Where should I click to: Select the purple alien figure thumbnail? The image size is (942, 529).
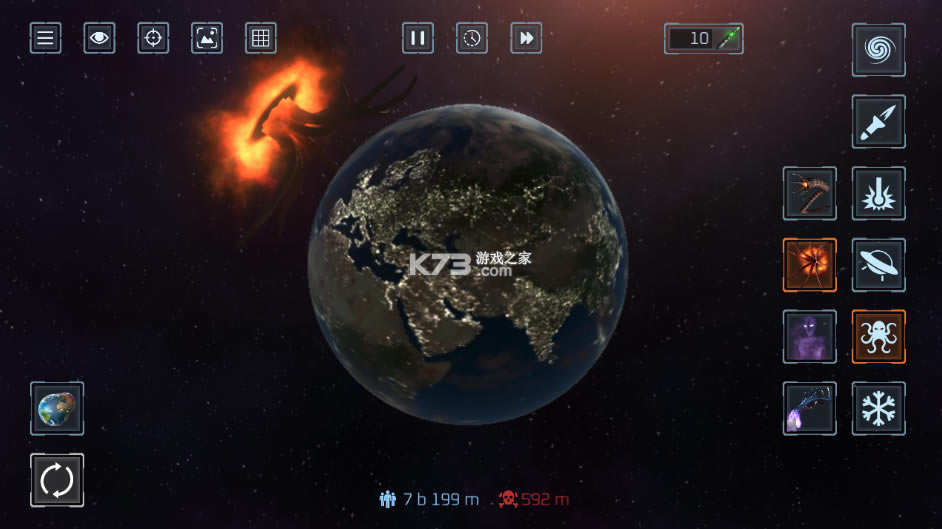click(x=810, y=337)
